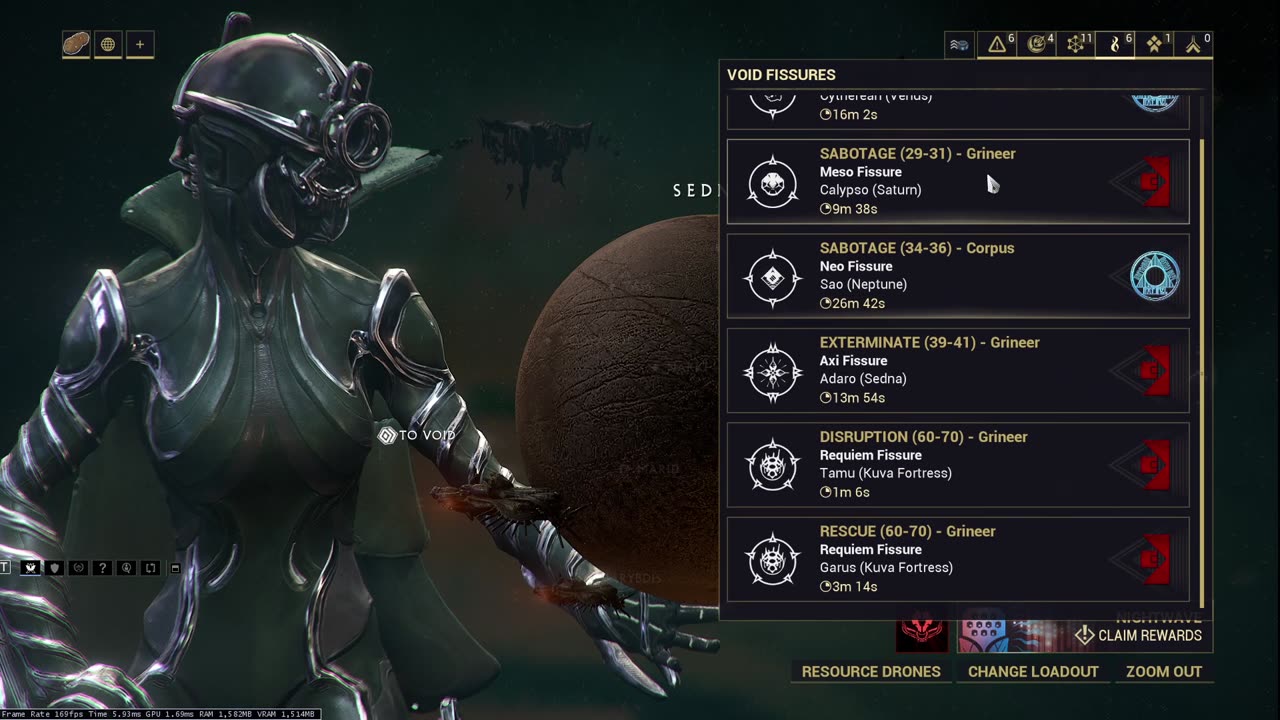Open the Invasions tab with network icon
This screenshot has width=1280, height=720.
[1076, 44]
